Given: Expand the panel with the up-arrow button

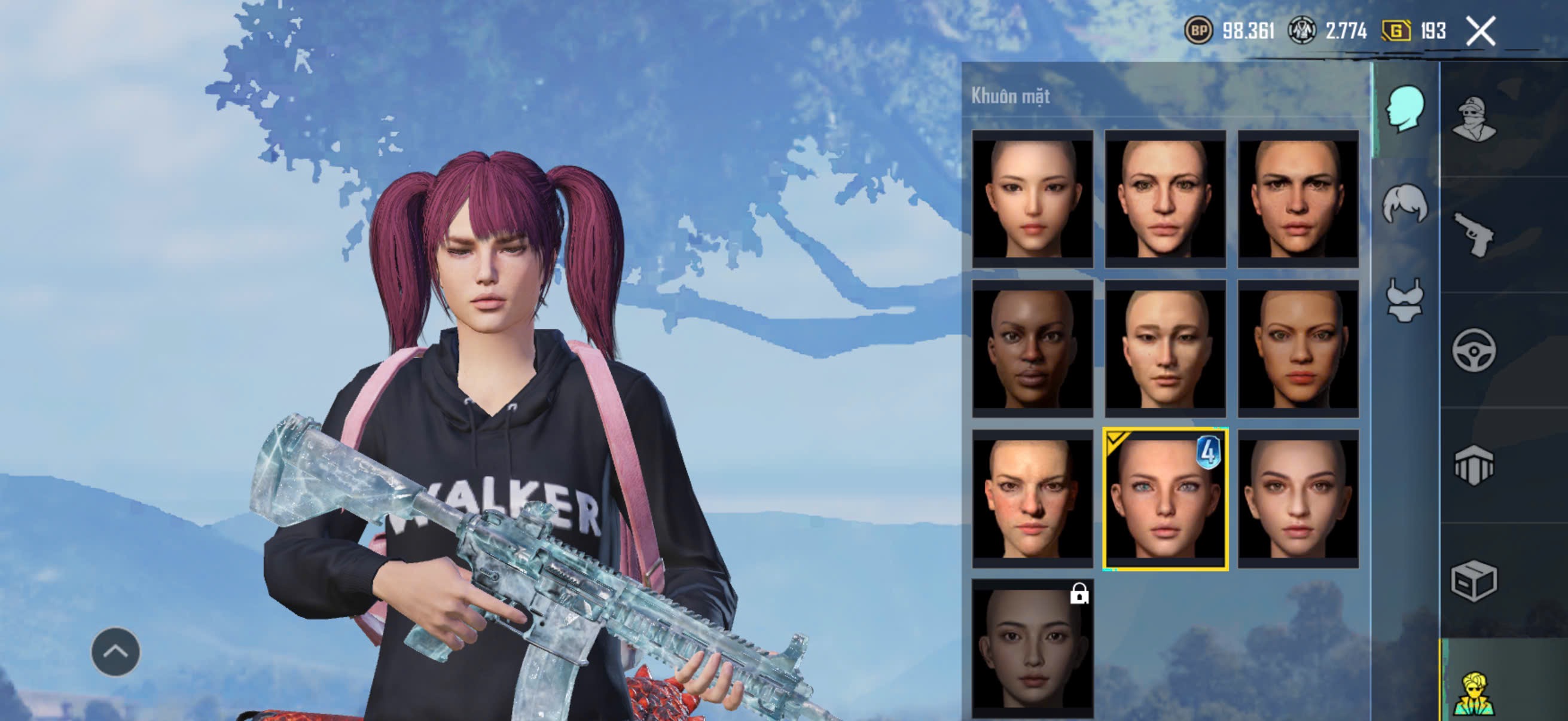Looking at the screenshot, I should (x=115, y=652).
